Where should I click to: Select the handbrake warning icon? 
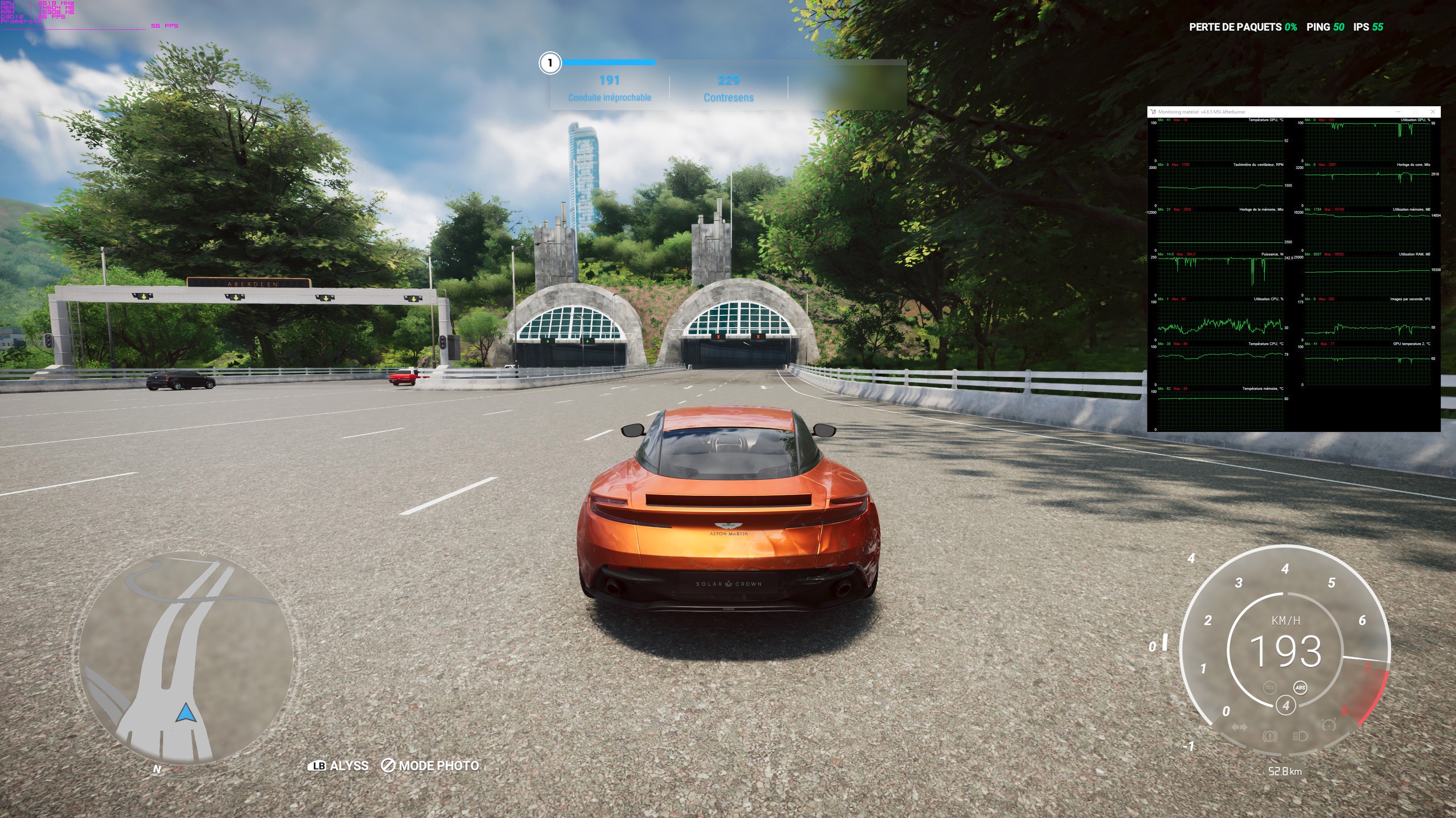[1270, 736]
